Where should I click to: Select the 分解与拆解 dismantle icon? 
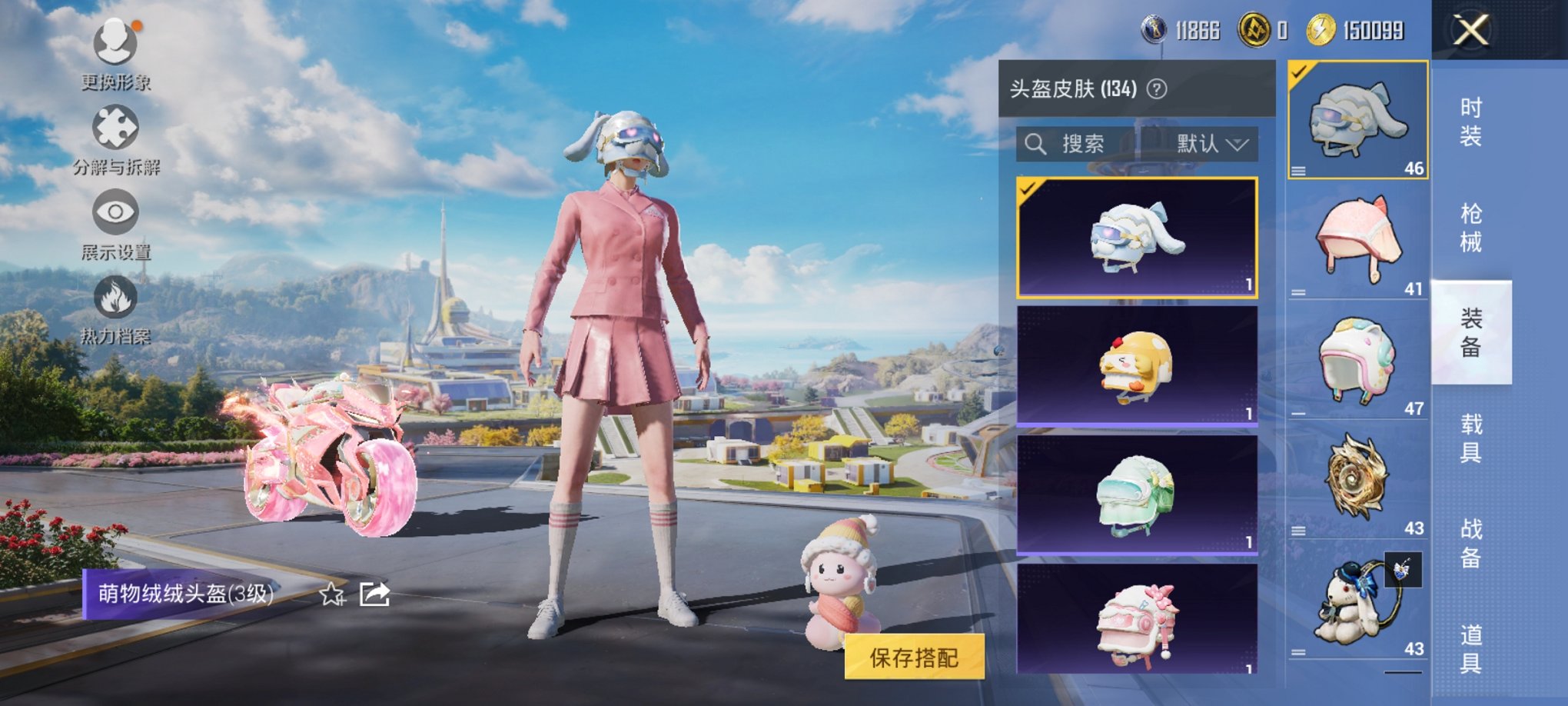click(x=114, y=125)
